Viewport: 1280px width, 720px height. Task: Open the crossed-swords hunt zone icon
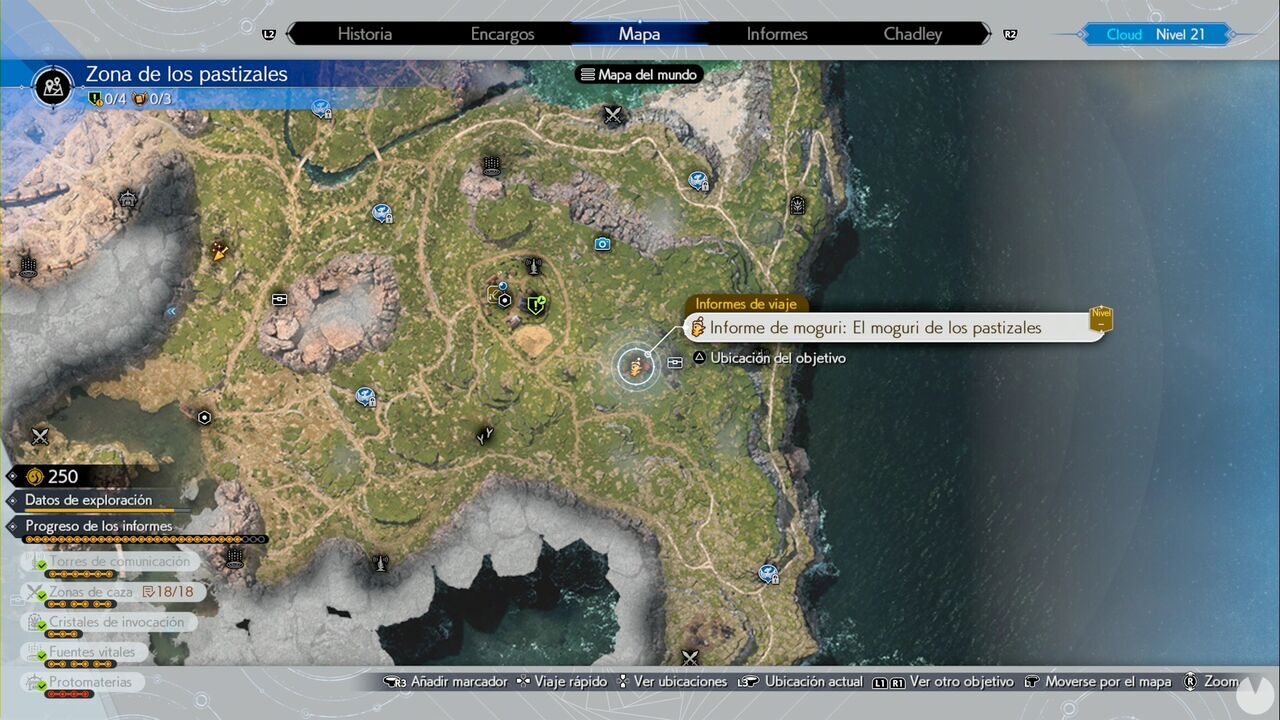pyautogui.click(x=612, y=115)
